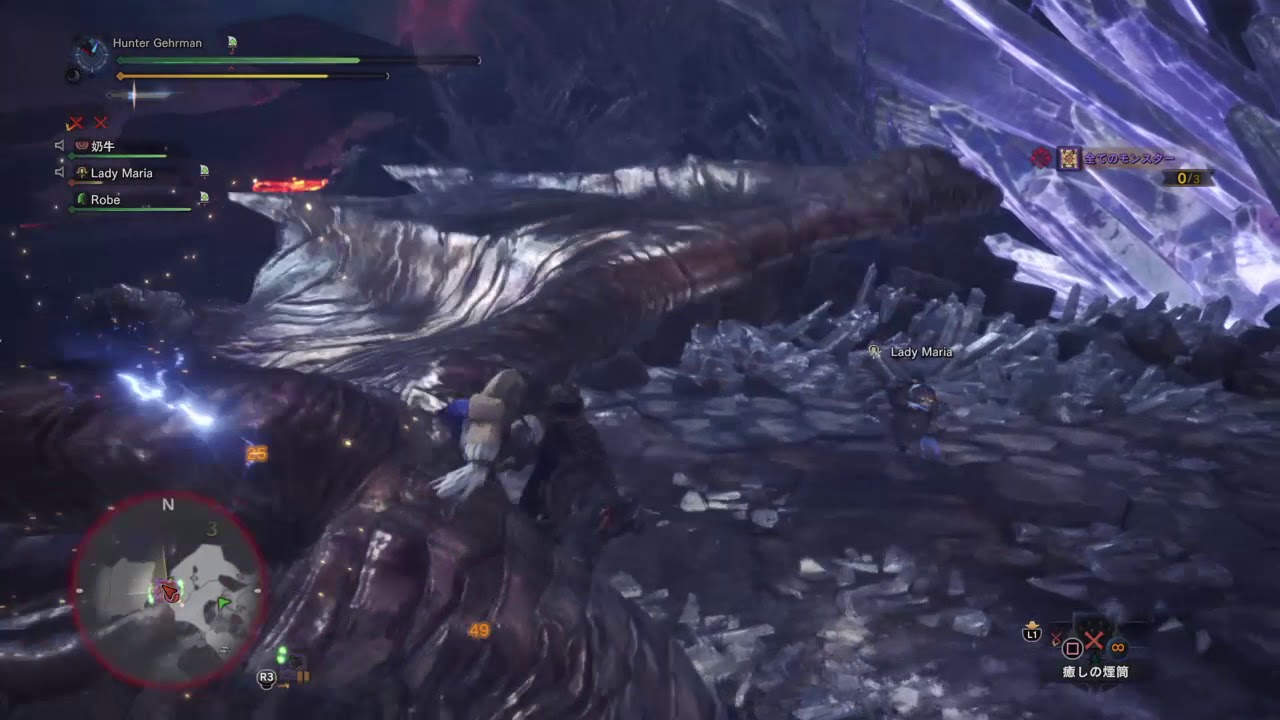1280x720 pixels.
Task: Click the red monster marker on the minimap
Action: point(171,591)
